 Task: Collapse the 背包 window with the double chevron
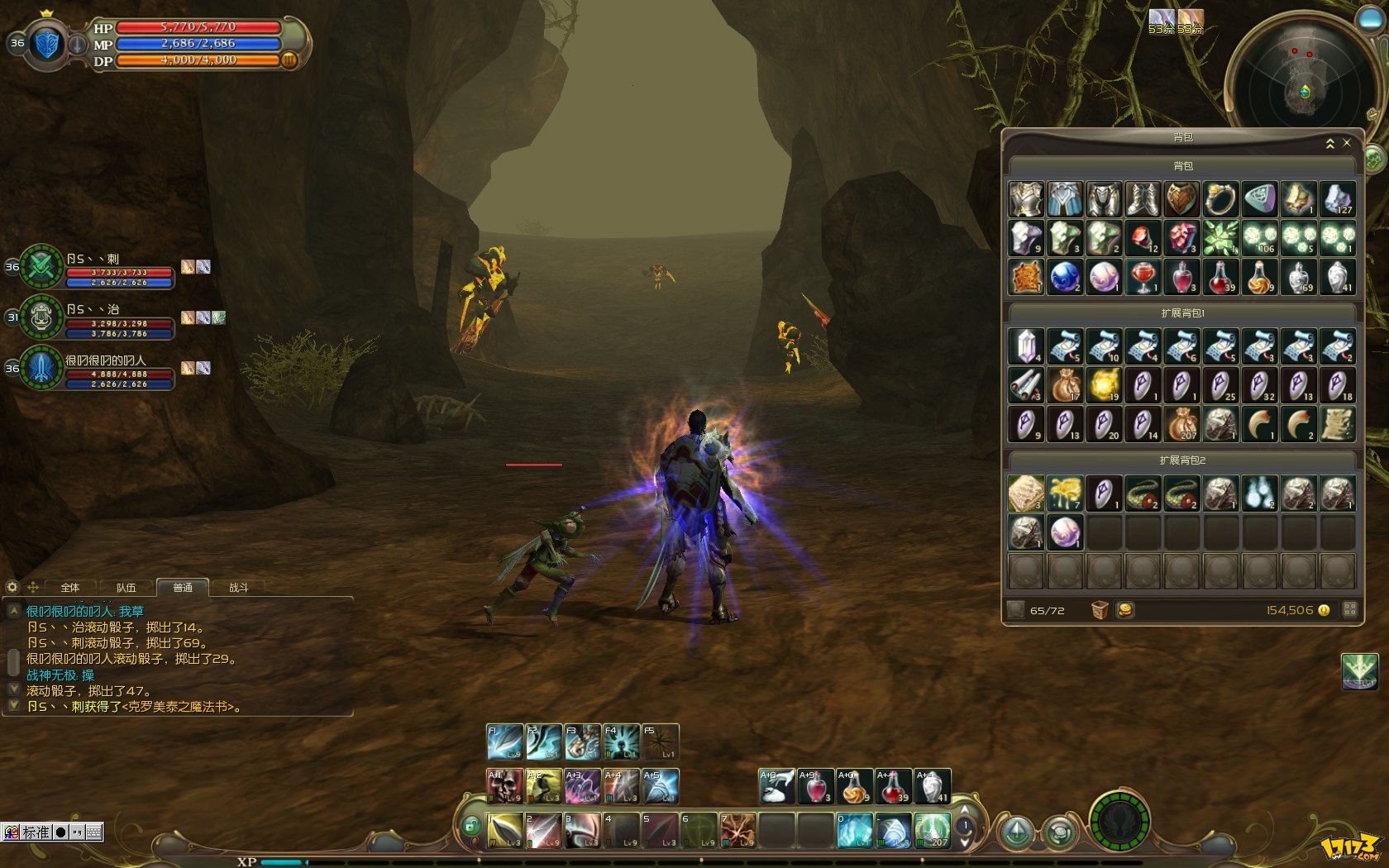(1331, 142)
